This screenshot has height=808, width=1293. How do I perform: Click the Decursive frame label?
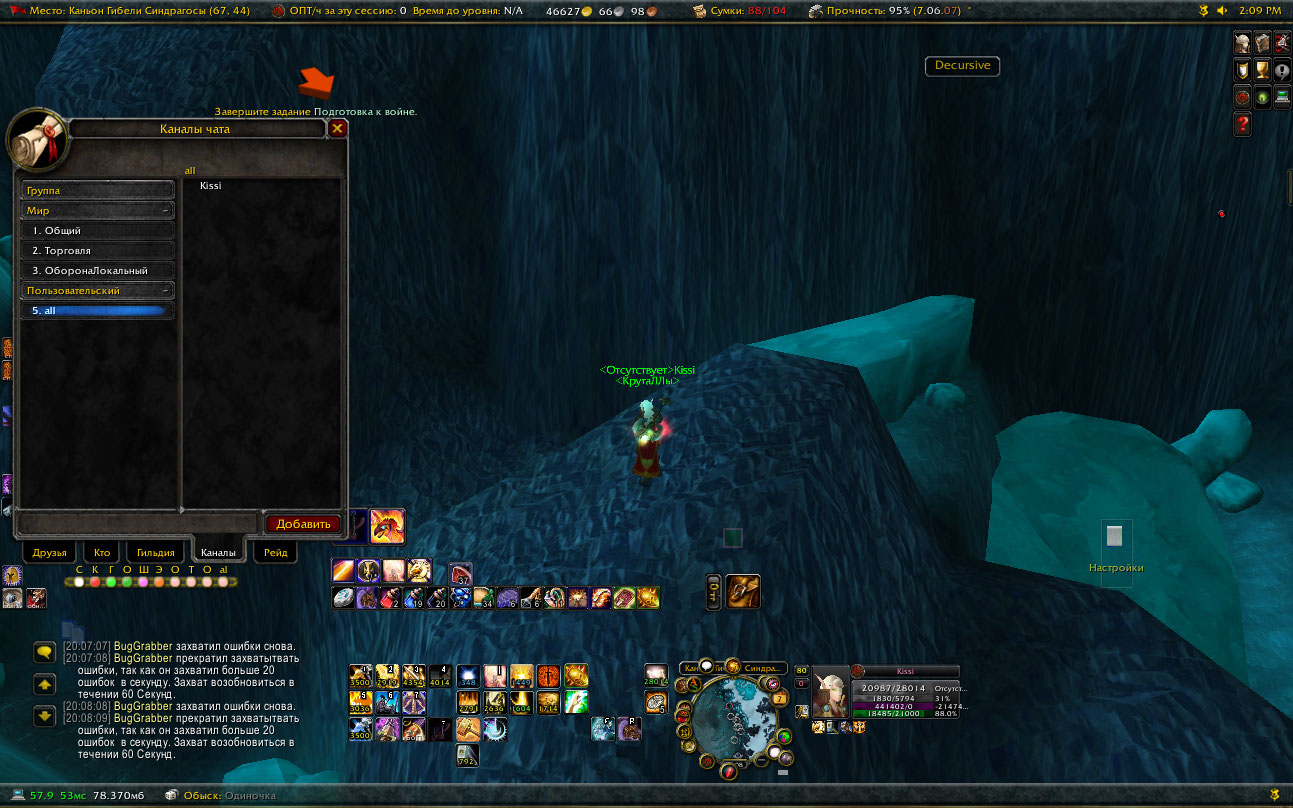click(x=962, y=66)
